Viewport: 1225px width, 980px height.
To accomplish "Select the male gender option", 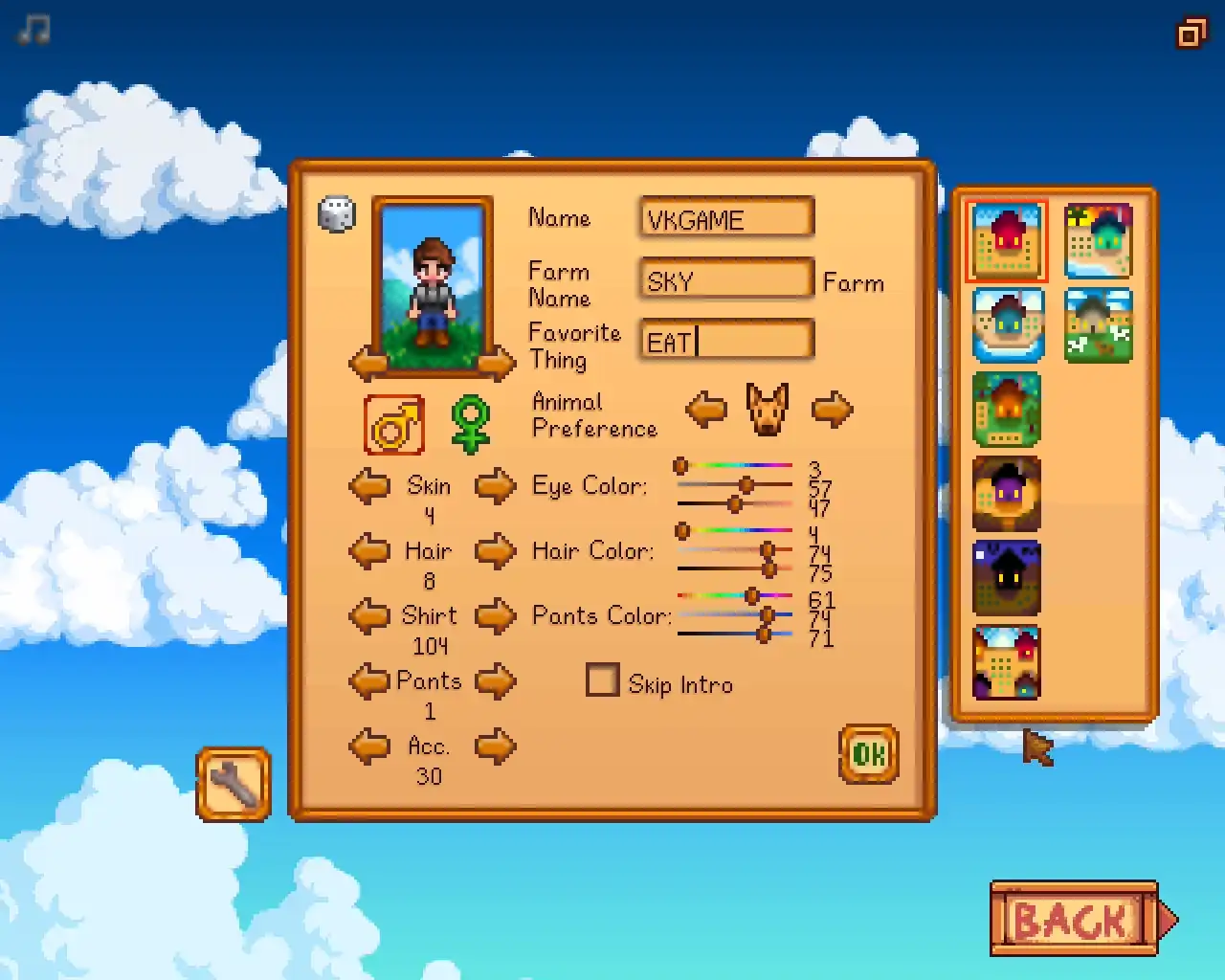I will (394, 425).
